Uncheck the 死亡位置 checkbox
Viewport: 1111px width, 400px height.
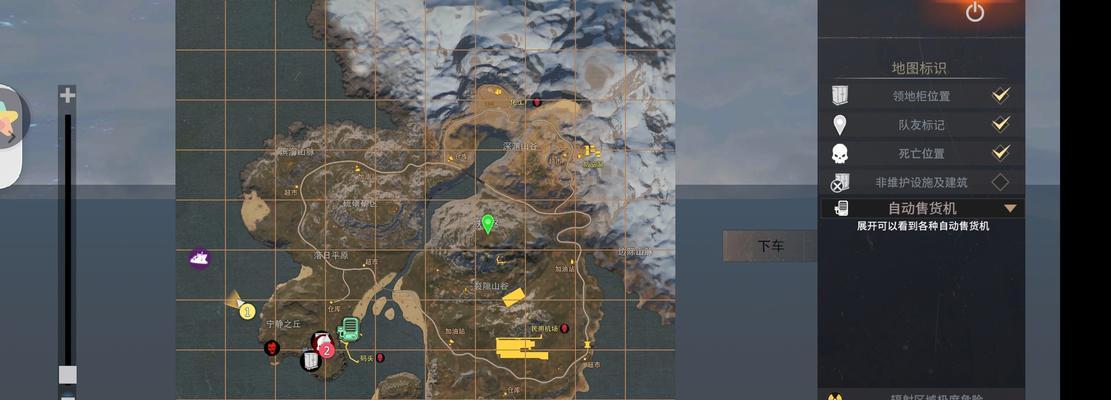1000,153
